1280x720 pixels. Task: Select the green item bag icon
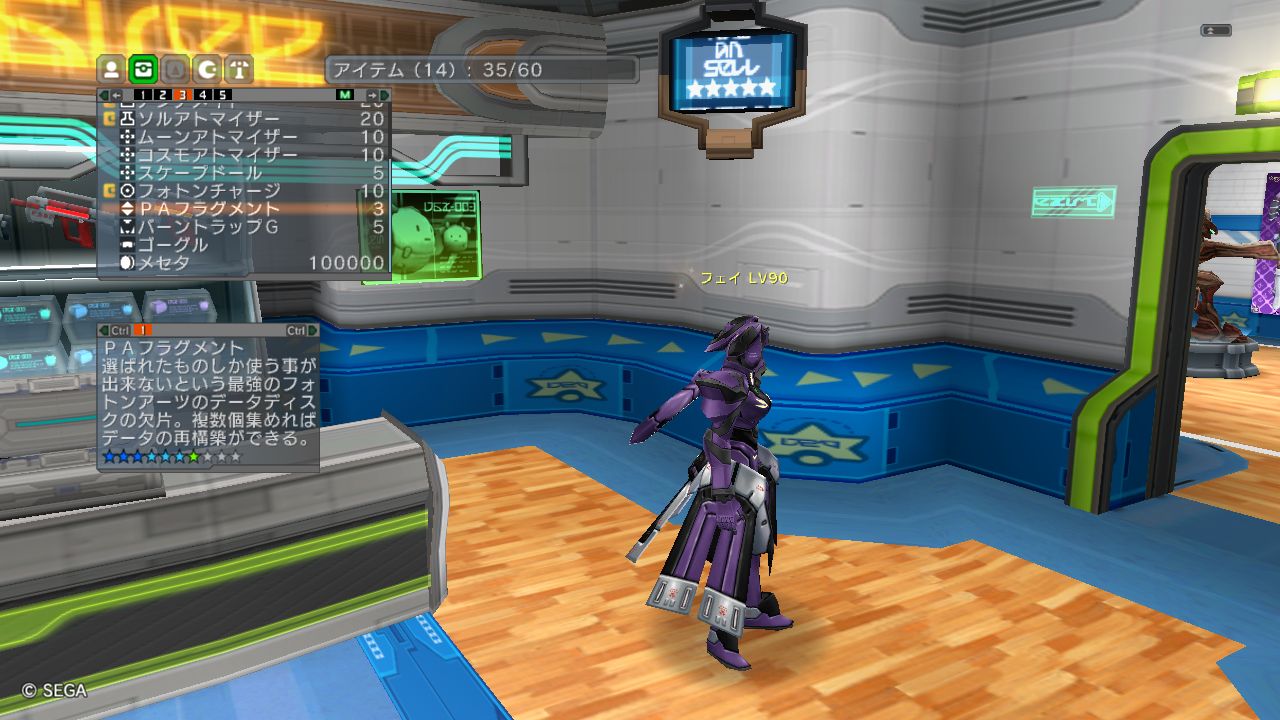144,69
